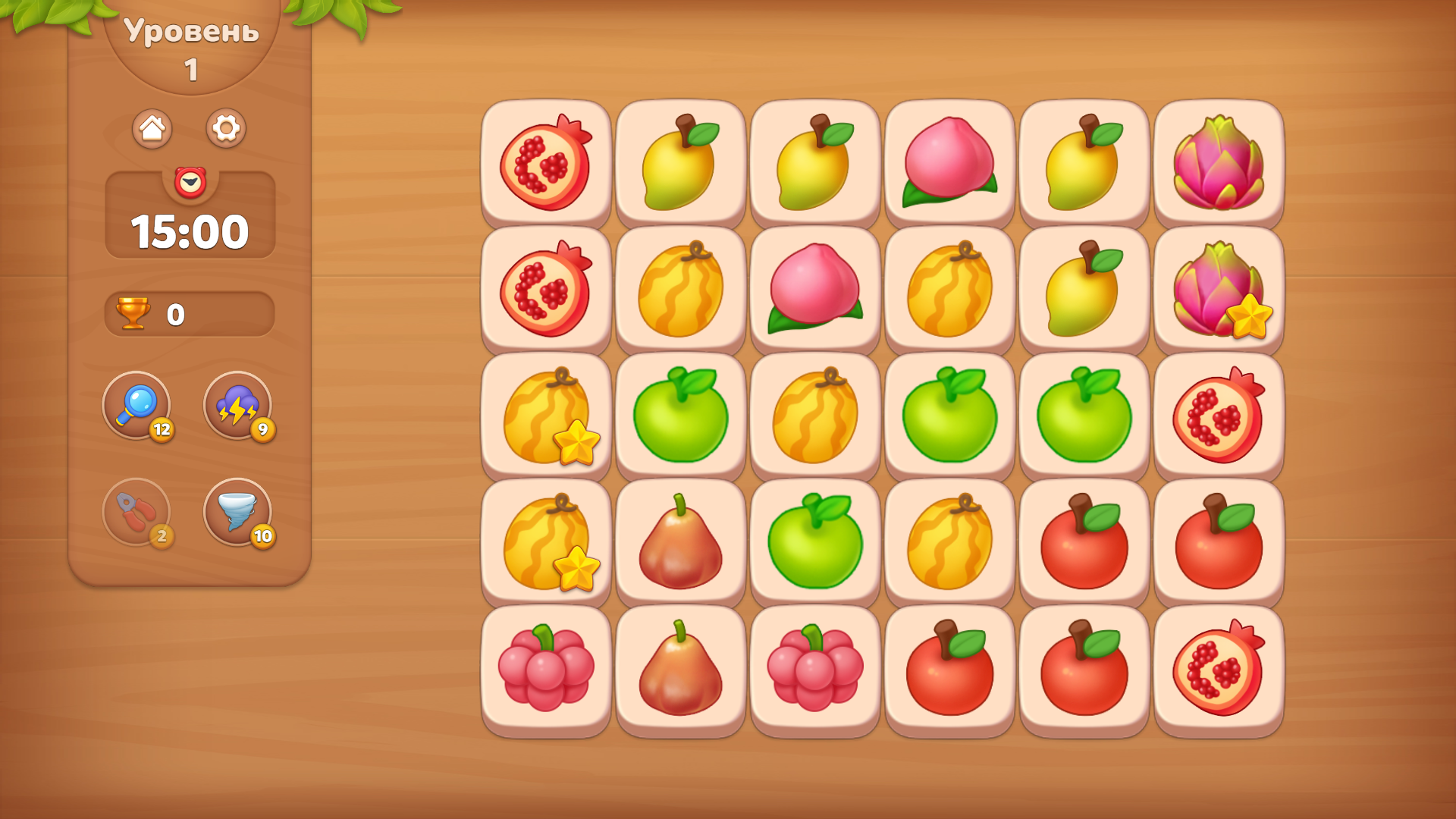Image resolution: width=1456 pixels, height=819 pixels.
Task: Open the settings gear
Action: pos(226,127)
